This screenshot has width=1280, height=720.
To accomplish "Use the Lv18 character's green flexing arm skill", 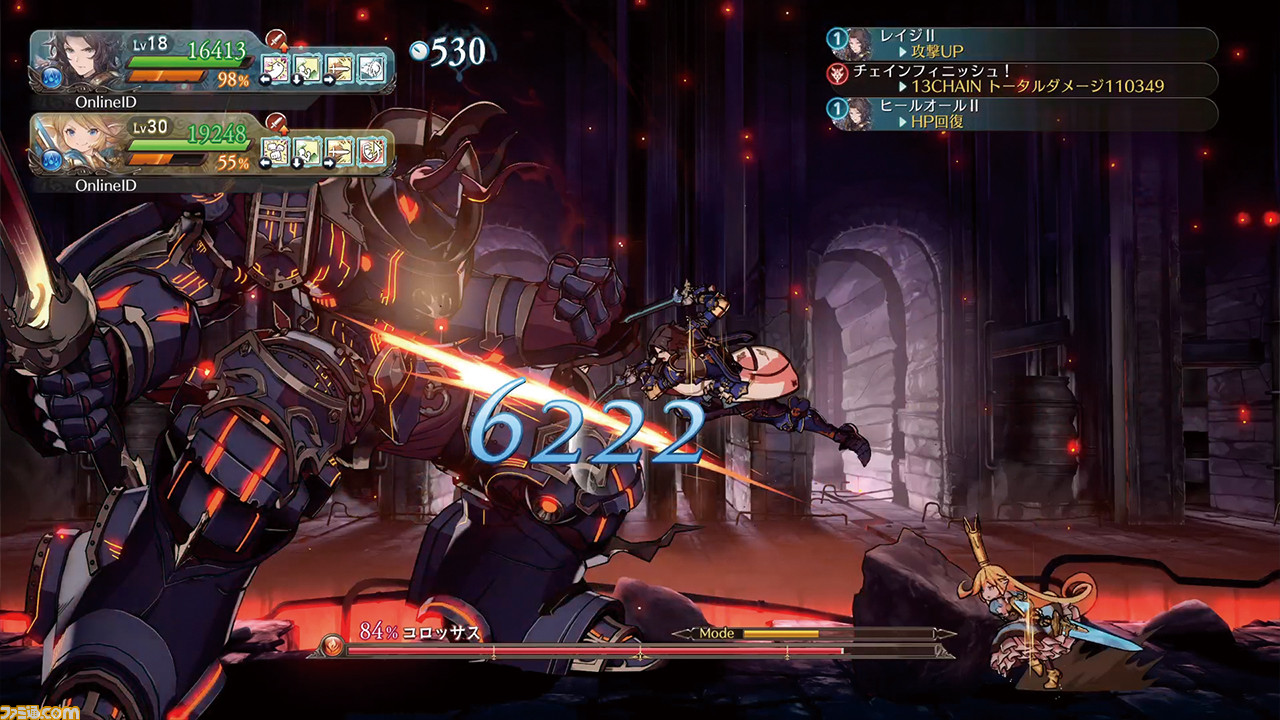I will coord(308,68).
